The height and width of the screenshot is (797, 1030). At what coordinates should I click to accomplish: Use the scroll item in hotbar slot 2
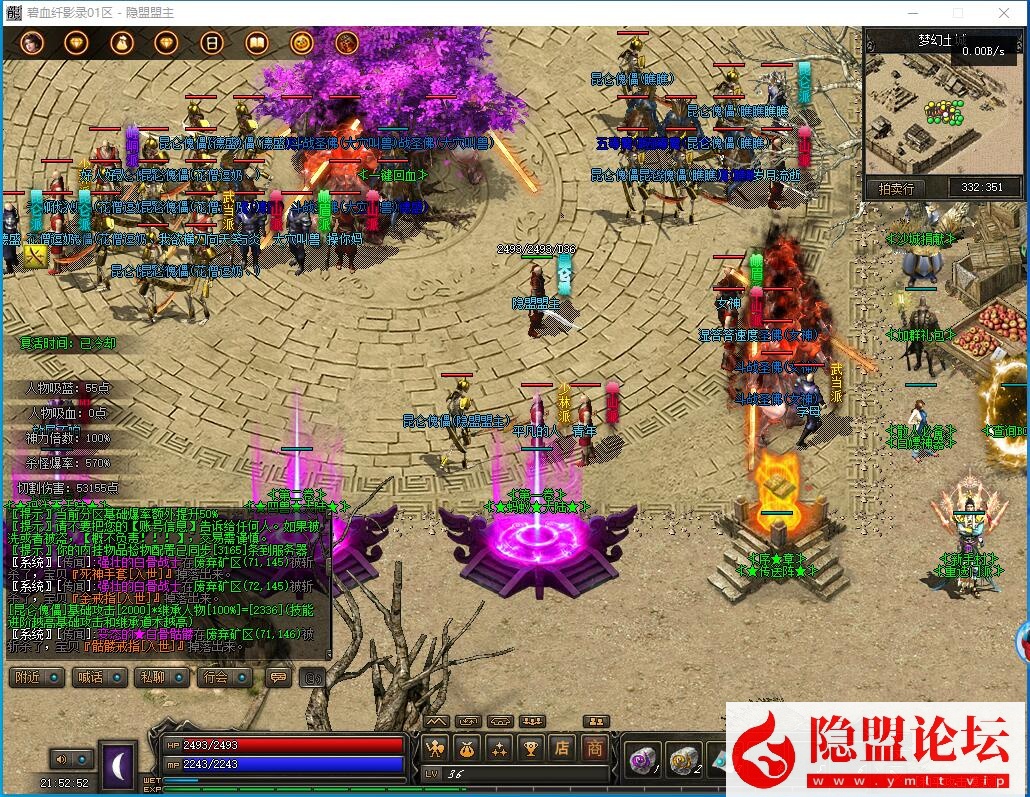[683, 760]
